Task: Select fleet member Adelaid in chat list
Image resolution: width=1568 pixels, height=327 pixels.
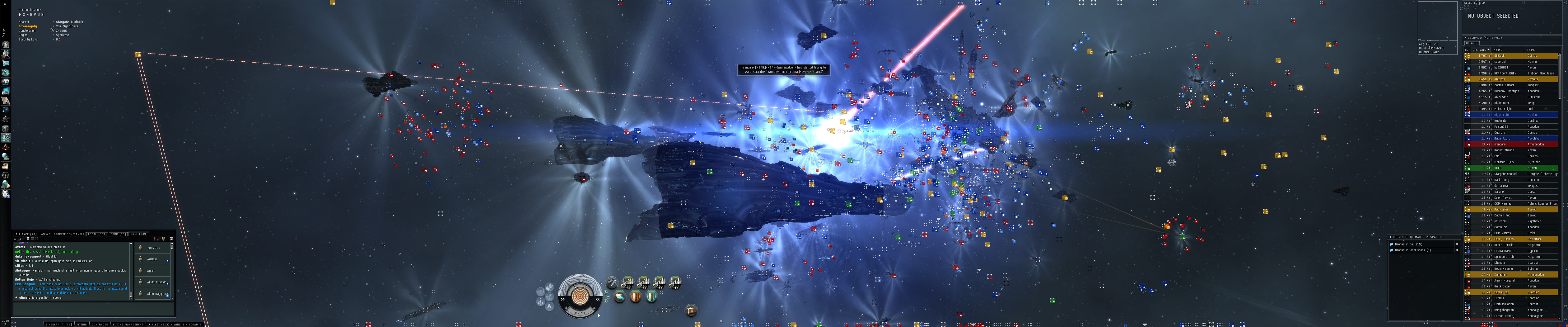Action: [x=152, y=259]
